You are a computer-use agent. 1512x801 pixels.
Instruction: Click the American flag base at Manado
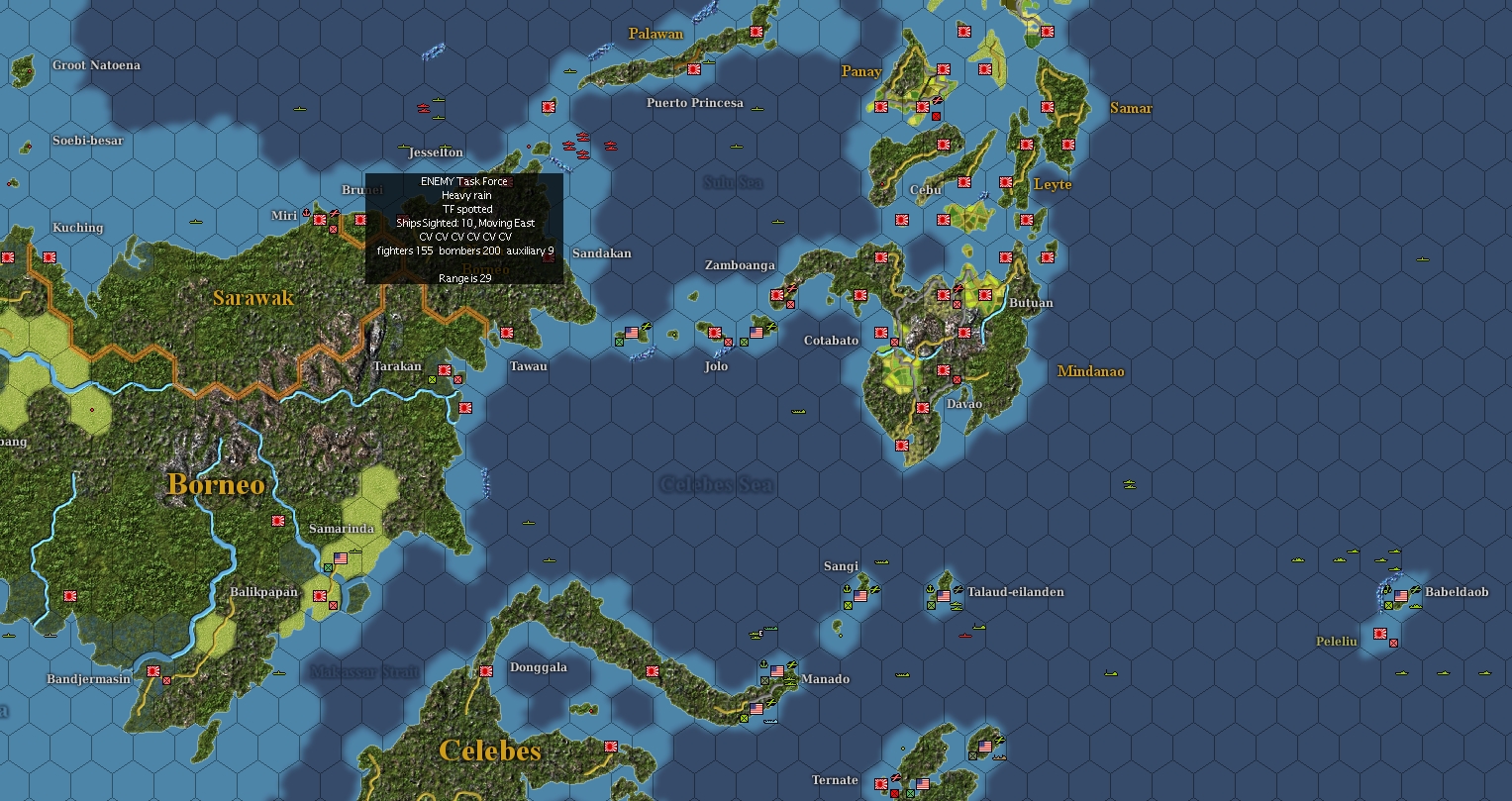point(777,669)
